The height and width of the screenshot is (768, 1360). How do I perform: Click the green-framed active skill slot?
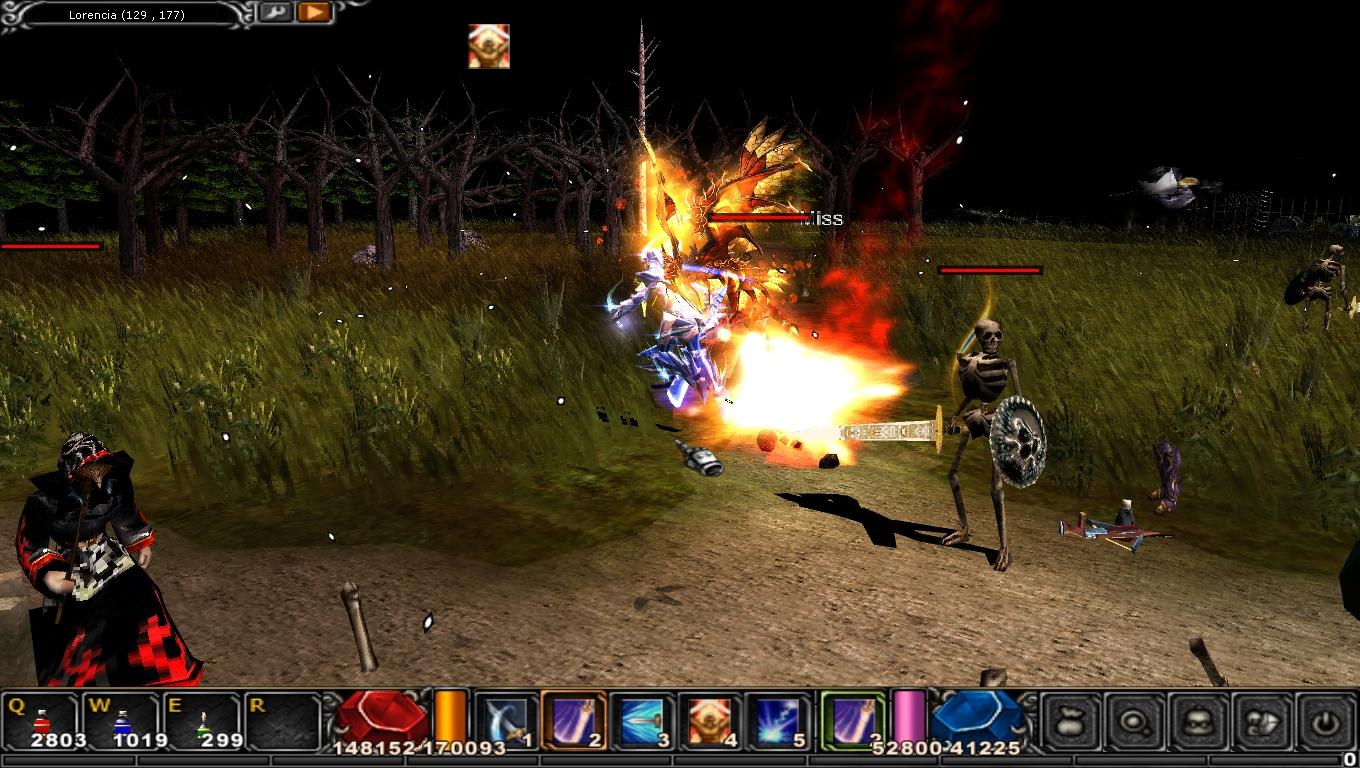tap(853, 720)
